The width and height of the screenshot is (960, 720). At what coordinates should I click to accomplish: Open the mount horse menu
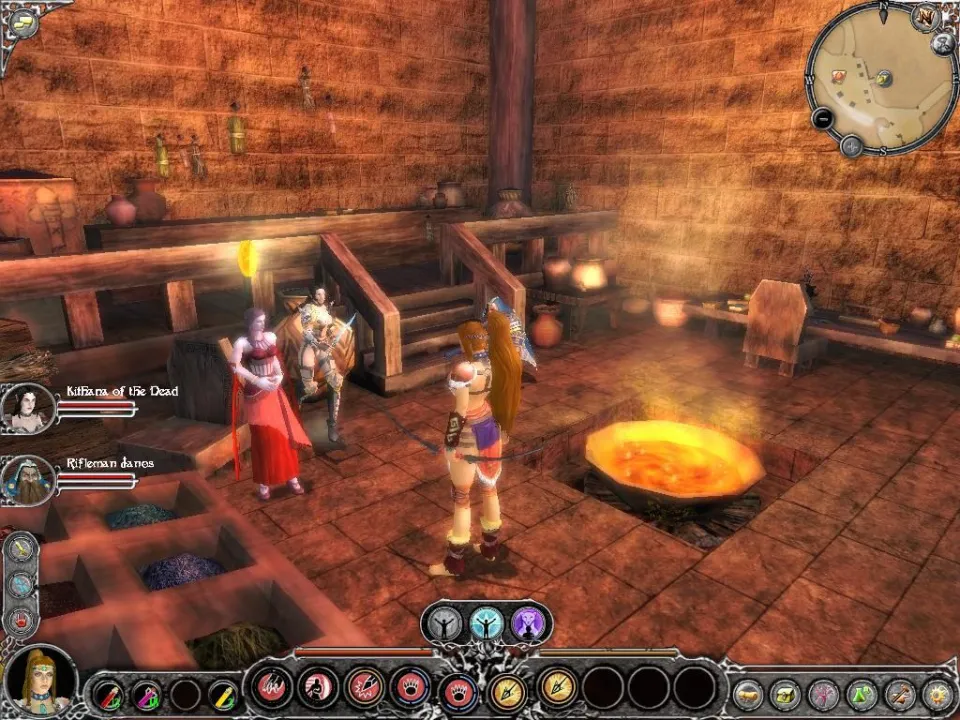(748, 694)
